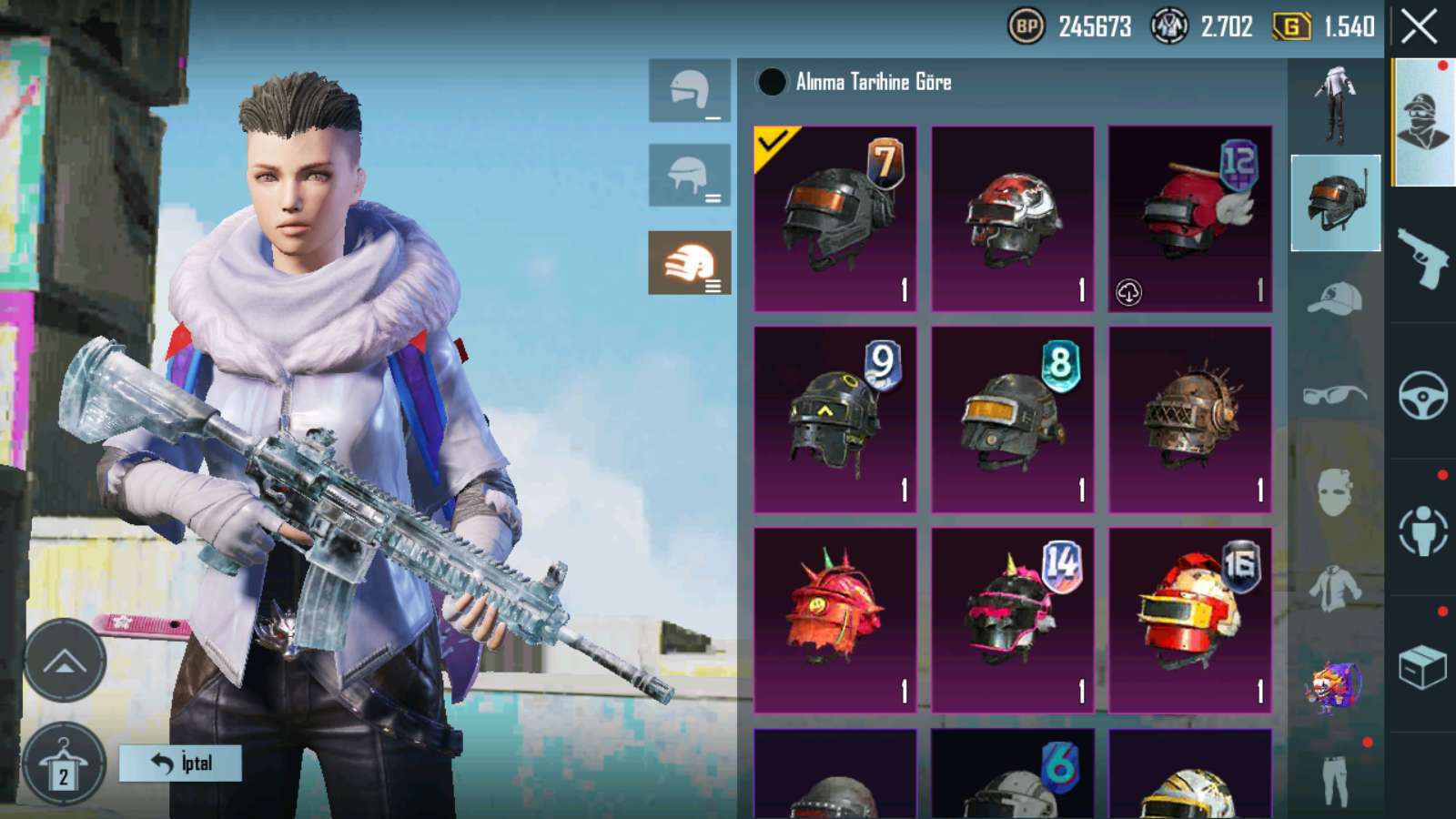Select the season 14 pink punk helmet
The image size is (1456, 819).
(x=1012, y=620)
